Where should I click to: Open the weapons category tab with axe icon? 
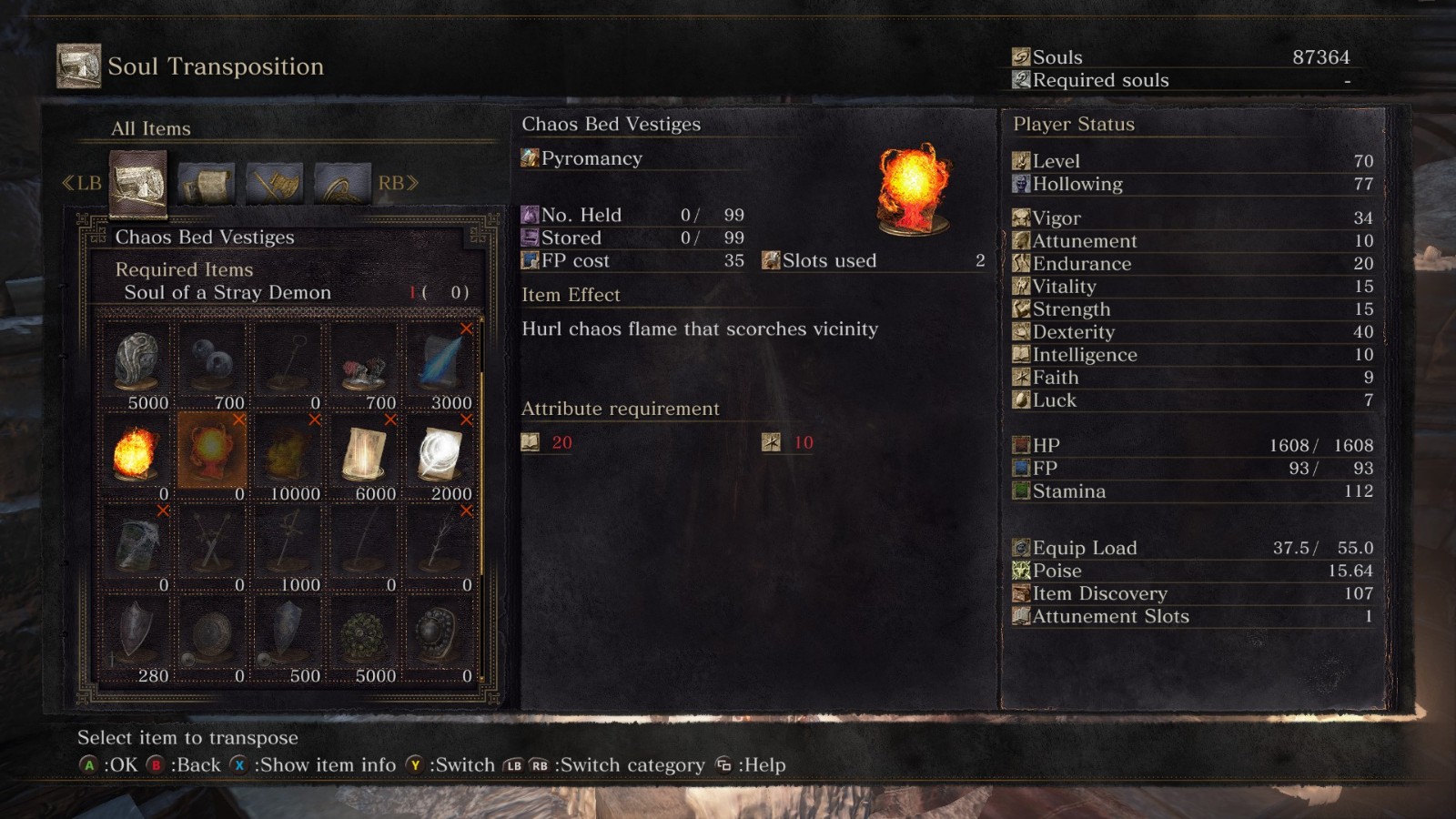[275, 184]
